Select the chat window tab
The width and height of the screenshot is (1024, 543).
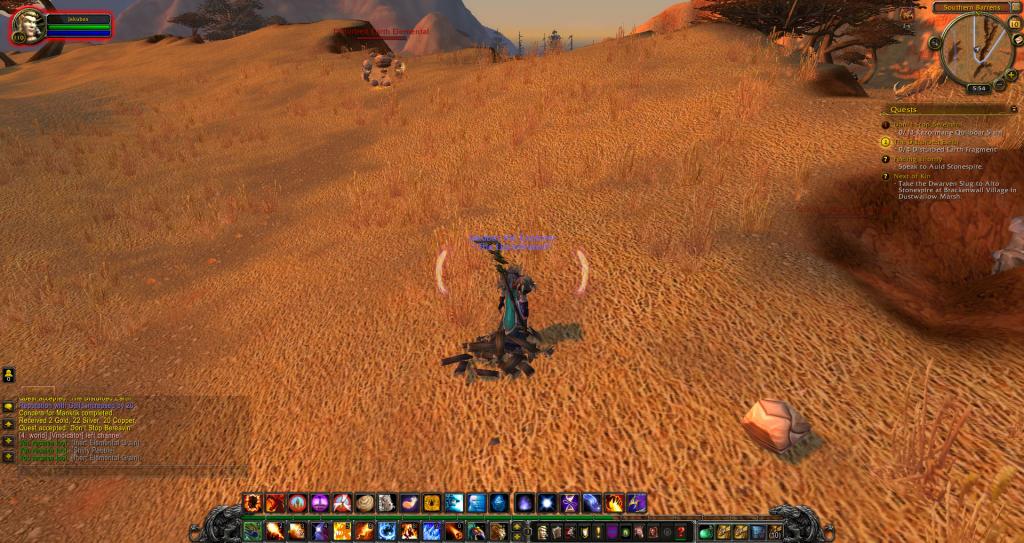tap(38, 390)
